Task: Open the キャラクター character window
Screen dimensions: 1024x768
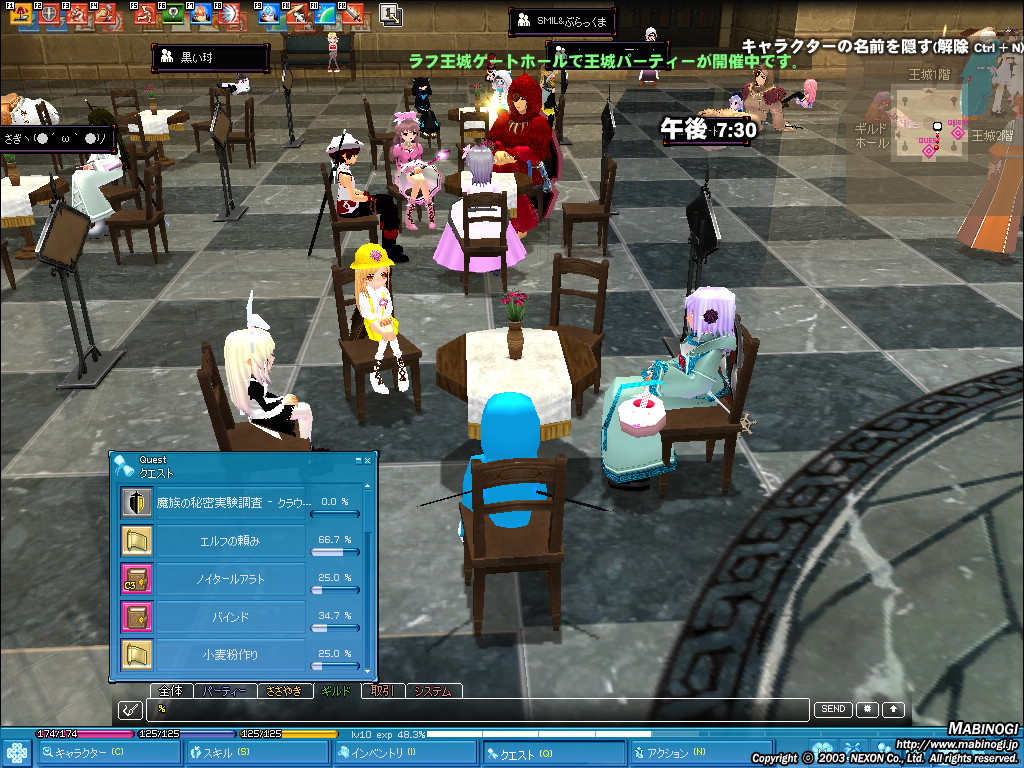Action: click(88, 753)
